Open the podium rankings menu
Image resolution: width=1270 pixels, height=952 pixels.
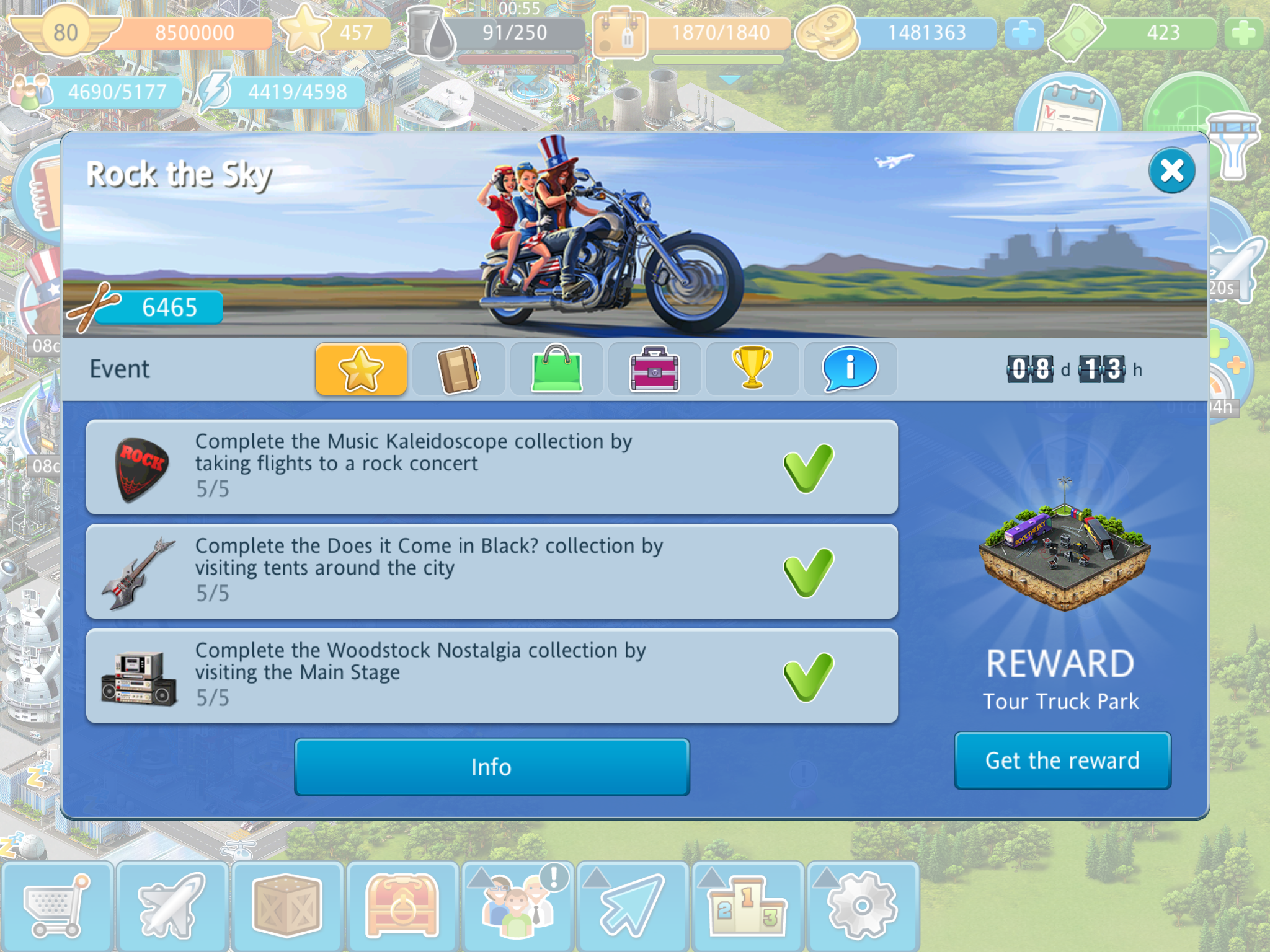(x=748, y=906)
